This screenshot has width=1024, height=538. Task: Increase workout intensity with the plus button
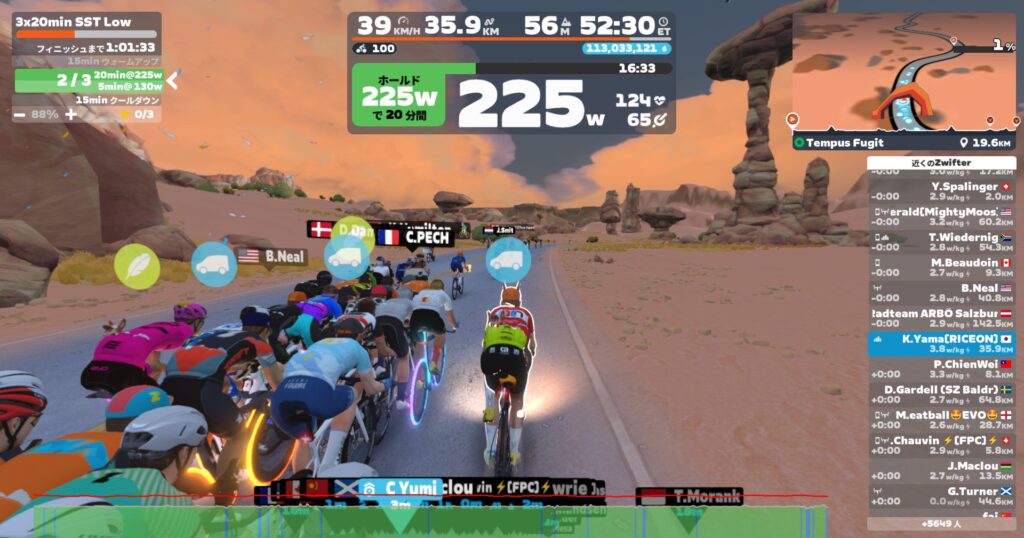(x=71, y=114)
